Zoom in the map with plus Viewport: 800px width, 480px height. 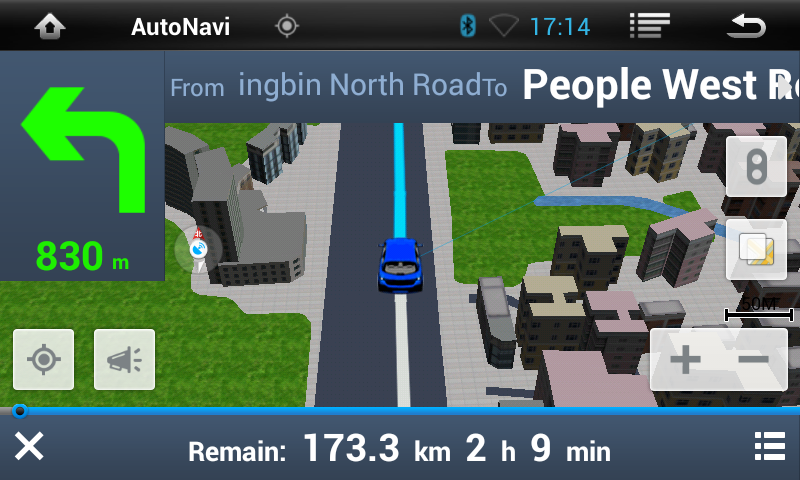(x=685, y=360)
